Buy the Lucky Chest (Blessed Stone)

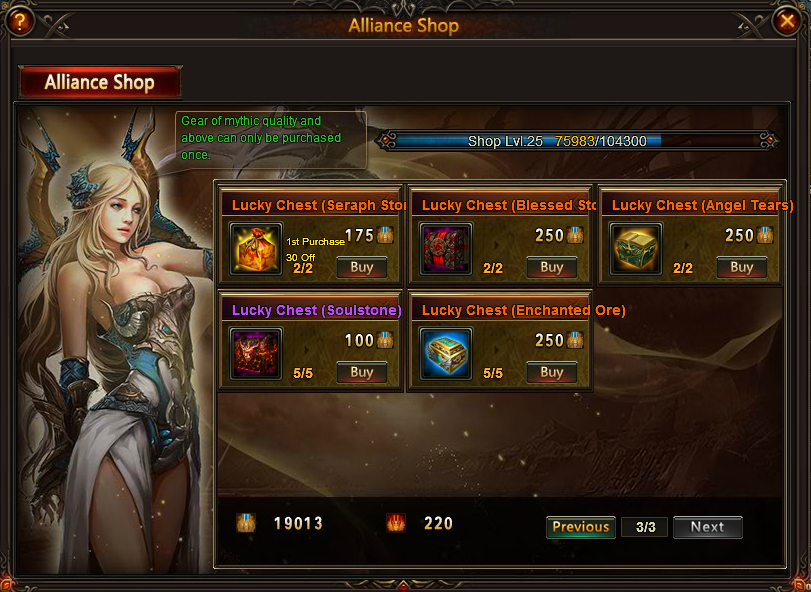551,267
